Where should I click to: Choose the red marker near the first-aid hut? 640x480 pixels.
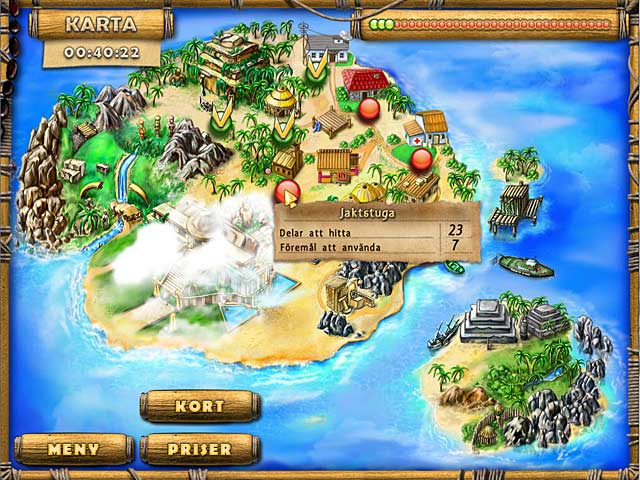421,157
